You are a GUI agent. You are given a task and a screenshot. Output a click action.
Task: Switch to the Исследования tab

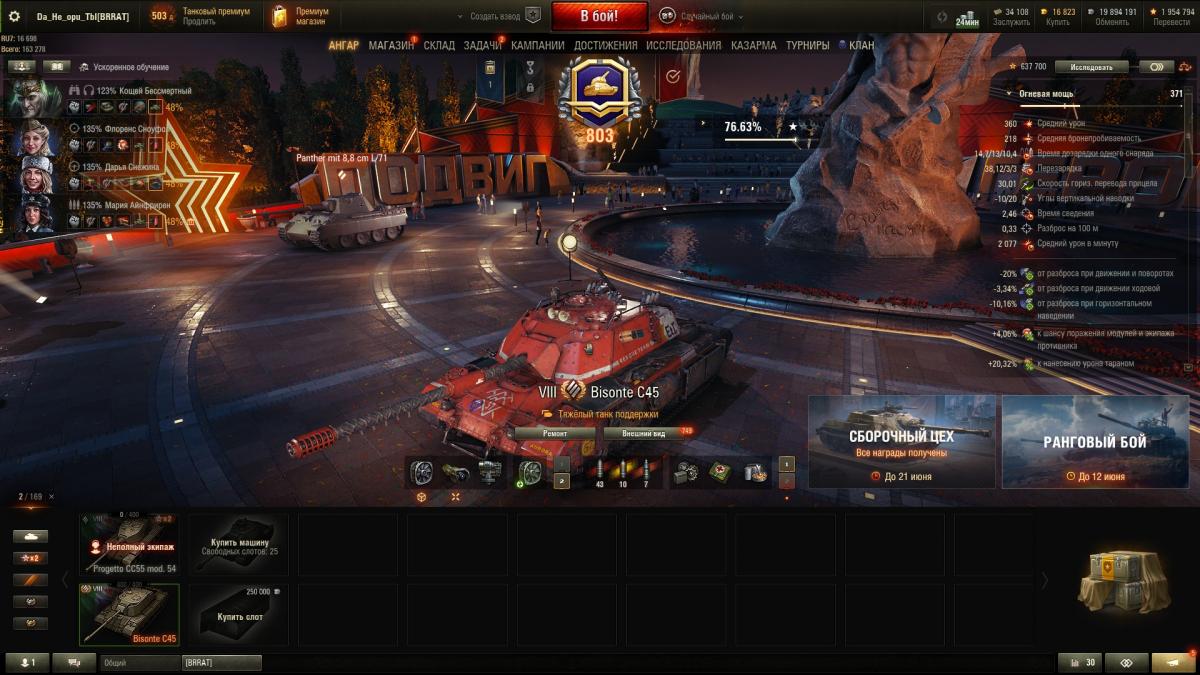coord(683,45)
